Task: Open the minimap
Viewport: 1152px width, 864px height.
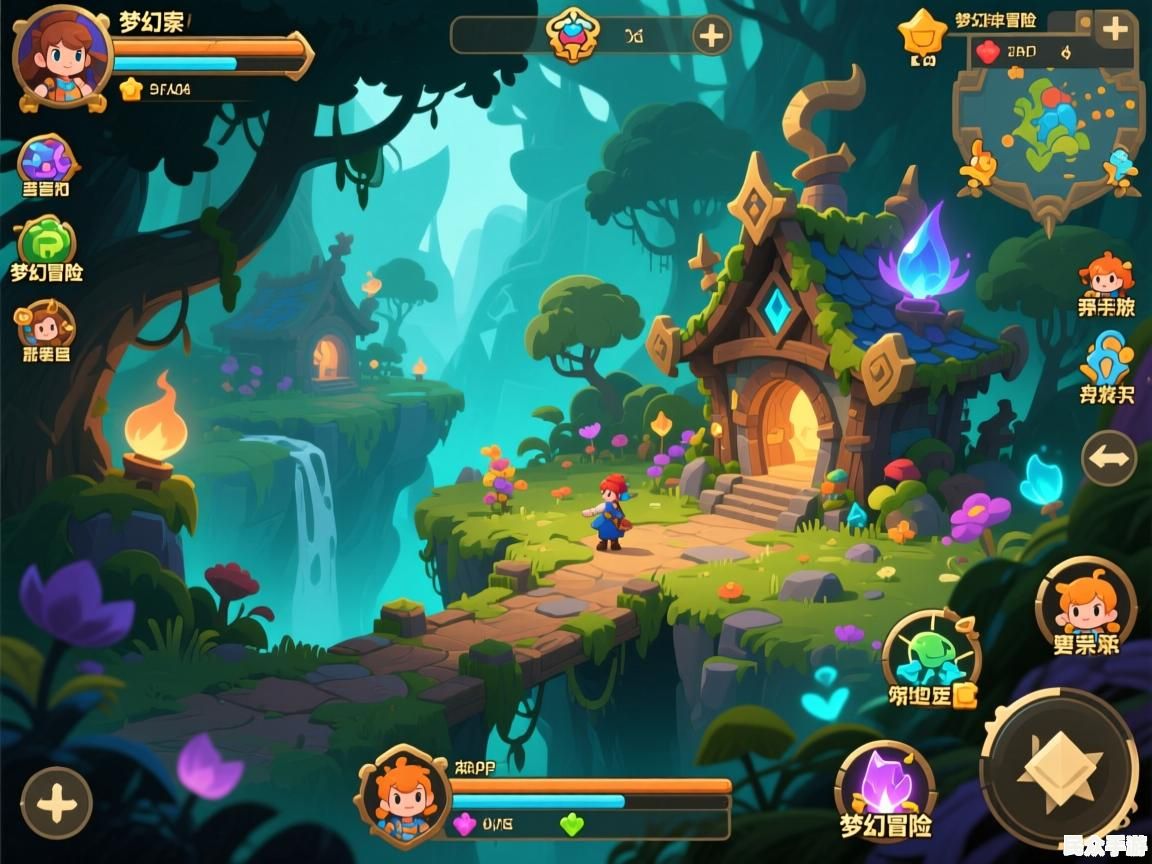Action: pyautogui.click(x=1049, y=130)
